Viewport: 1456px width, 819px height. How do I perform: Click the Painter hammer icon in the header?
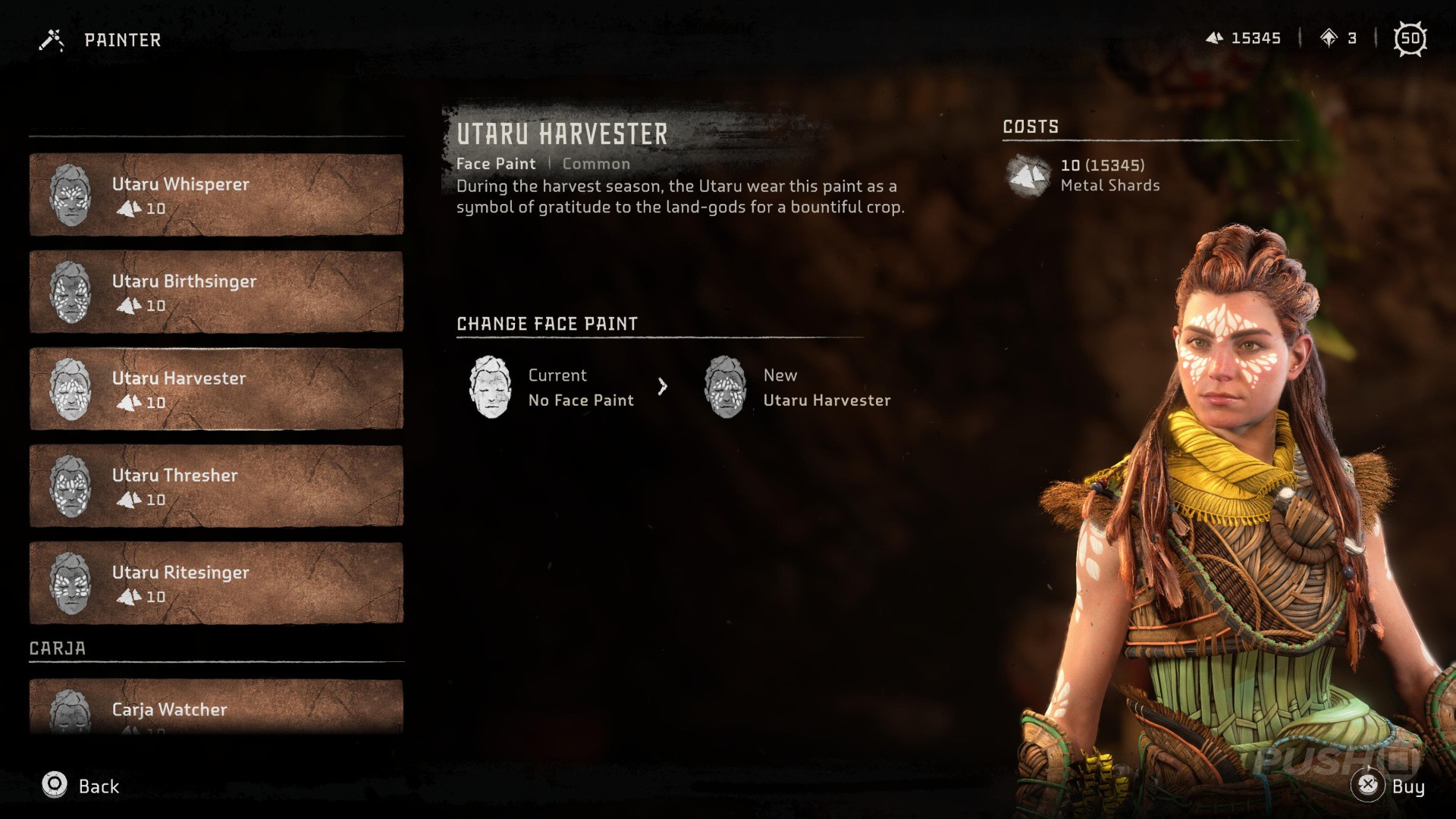tap(51, 39)
